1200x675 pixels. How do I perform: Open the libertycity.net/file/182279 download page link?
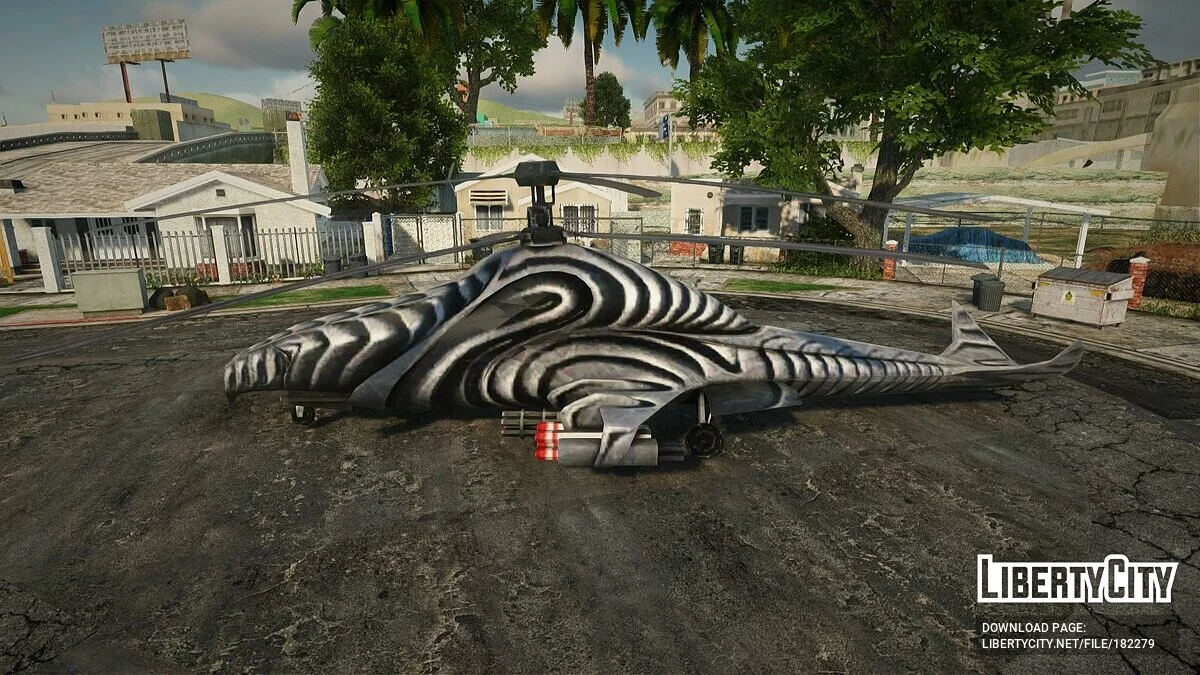pyautogui.click(x=1067, y=643)
